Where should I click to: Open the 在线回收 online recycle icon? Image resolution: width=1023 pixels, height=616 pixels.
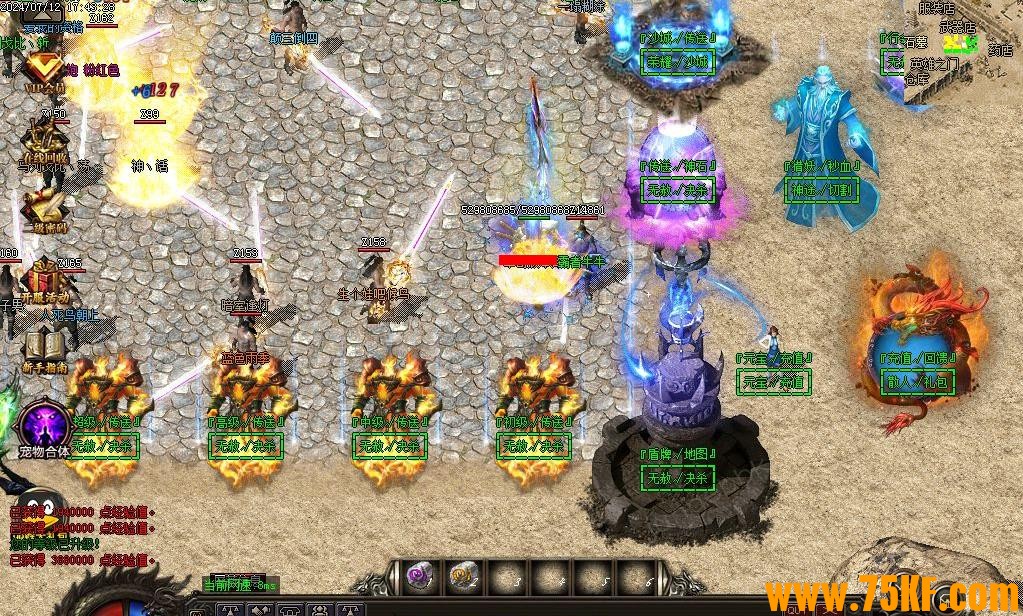point(44,140)
